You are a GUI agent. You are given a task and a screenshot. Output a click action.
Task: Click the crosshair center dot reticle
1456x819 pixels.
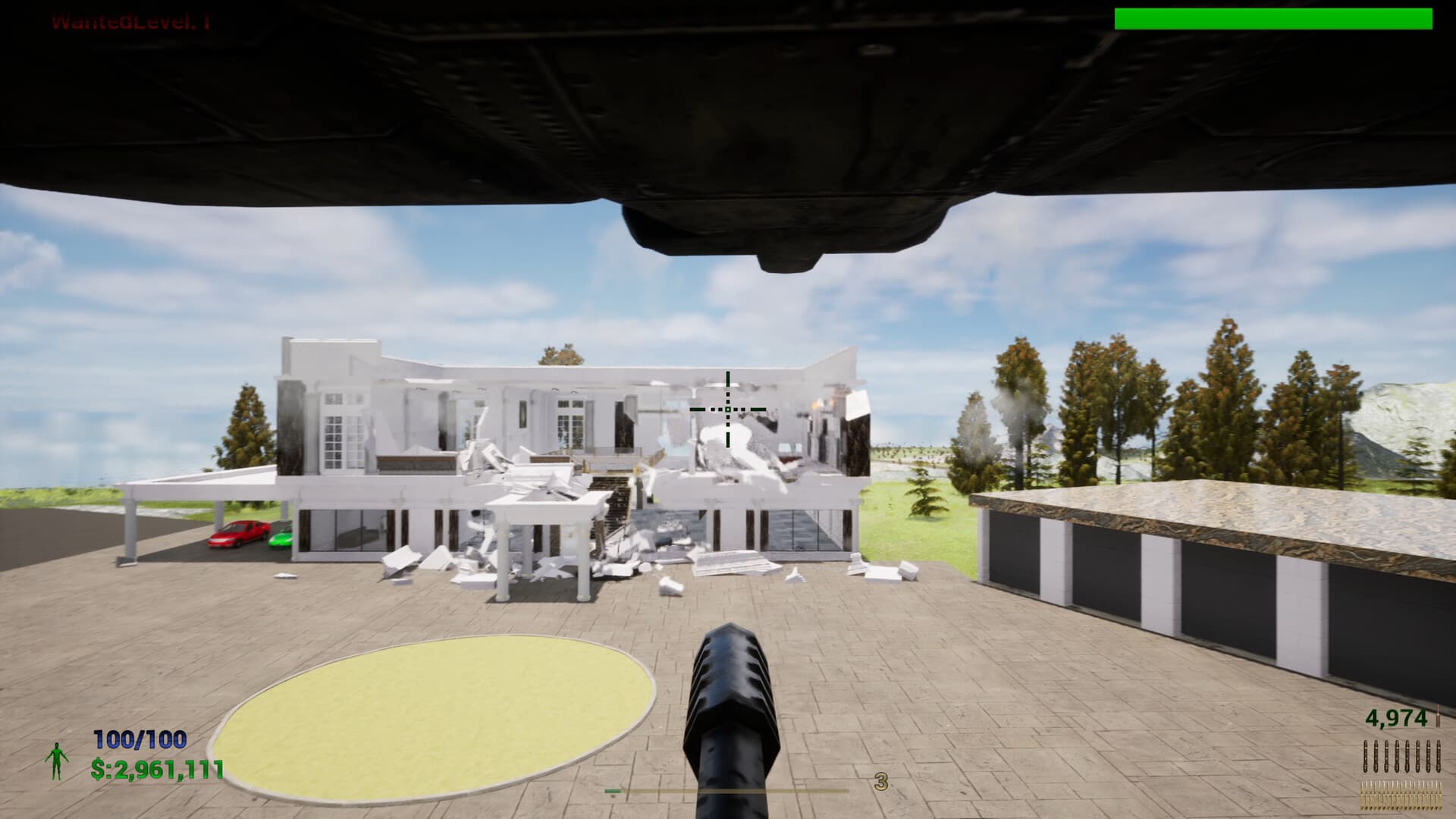click(x=728, y=409)
